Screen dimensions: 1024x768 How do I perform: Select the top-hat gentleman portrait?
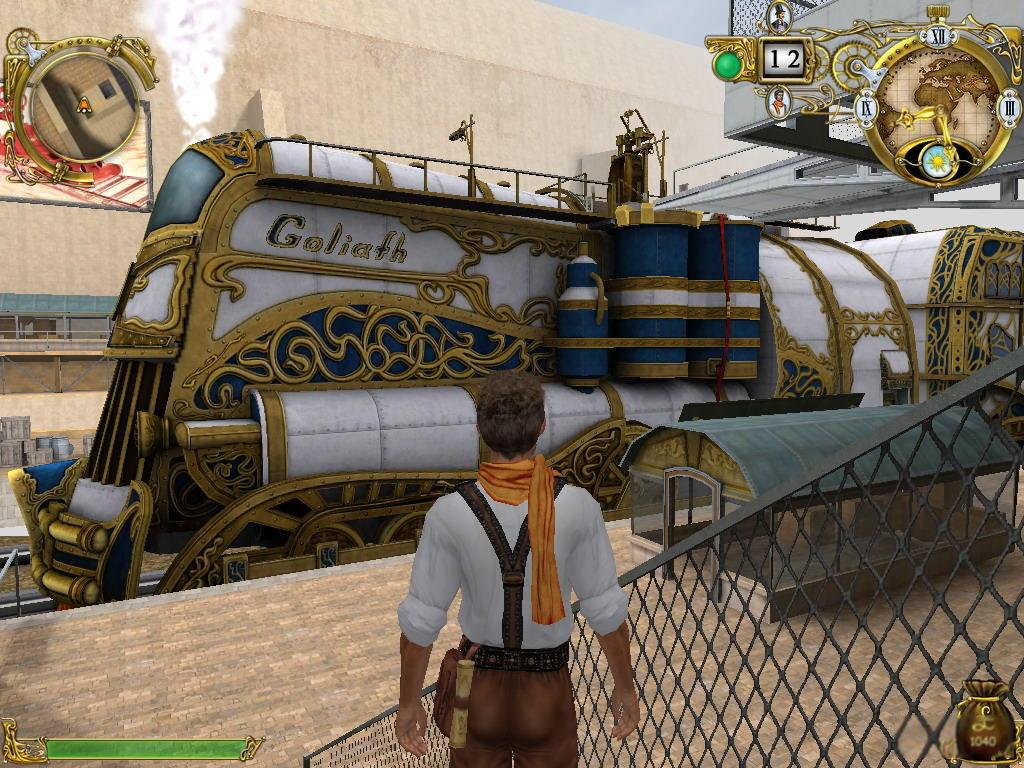pyautogui.click(x=780, y=17)
